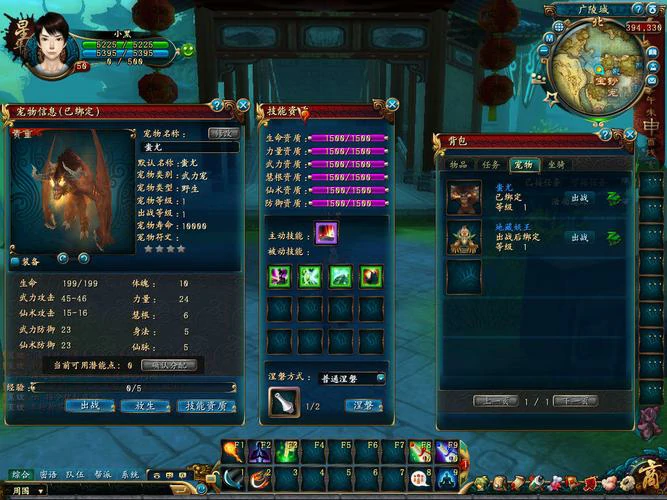Click the 出战 button below the experience bar
This screenshot has width=667, height=500.
coord(90,406)
